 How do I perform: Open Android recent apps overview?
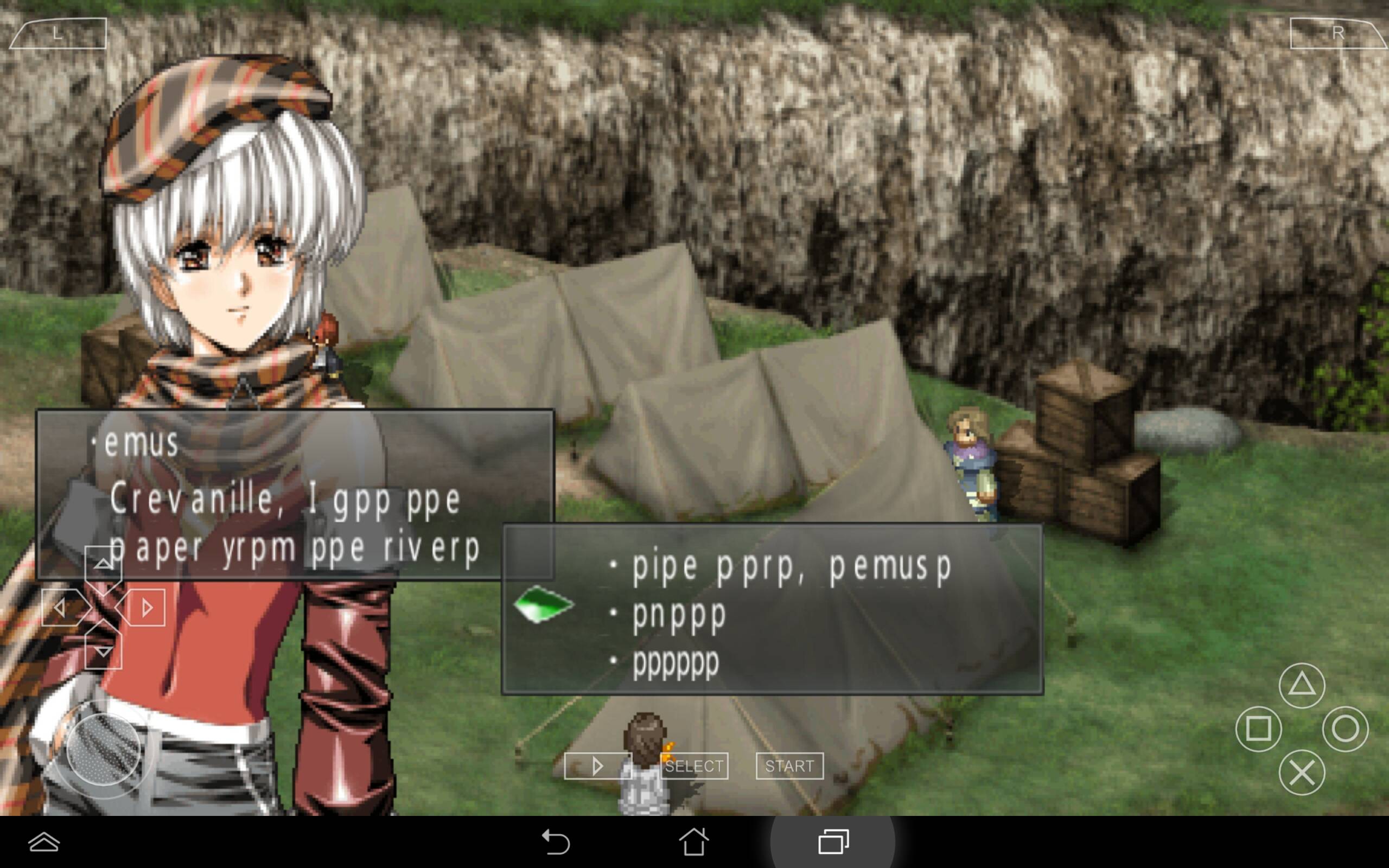[833, 842]
